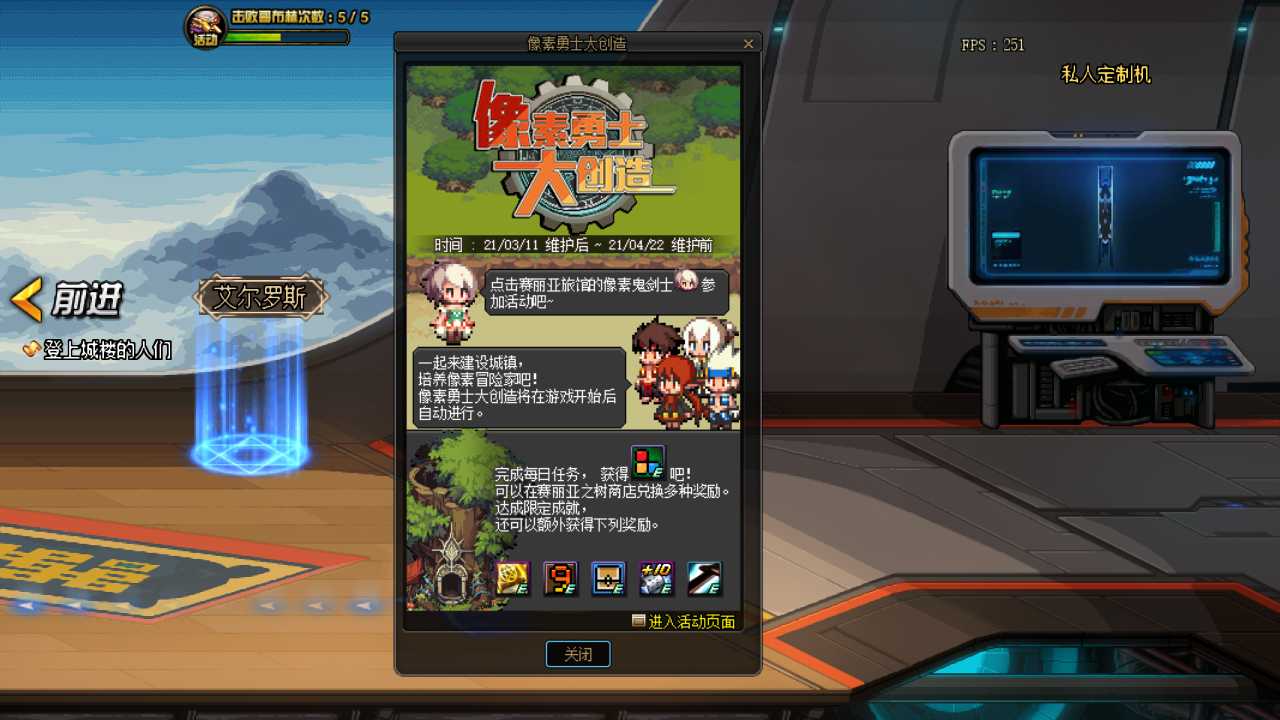Viewport: 1280px width, 720px height.
Task: Select the golden horn reward icon
Action: click(x=511, y=578)
